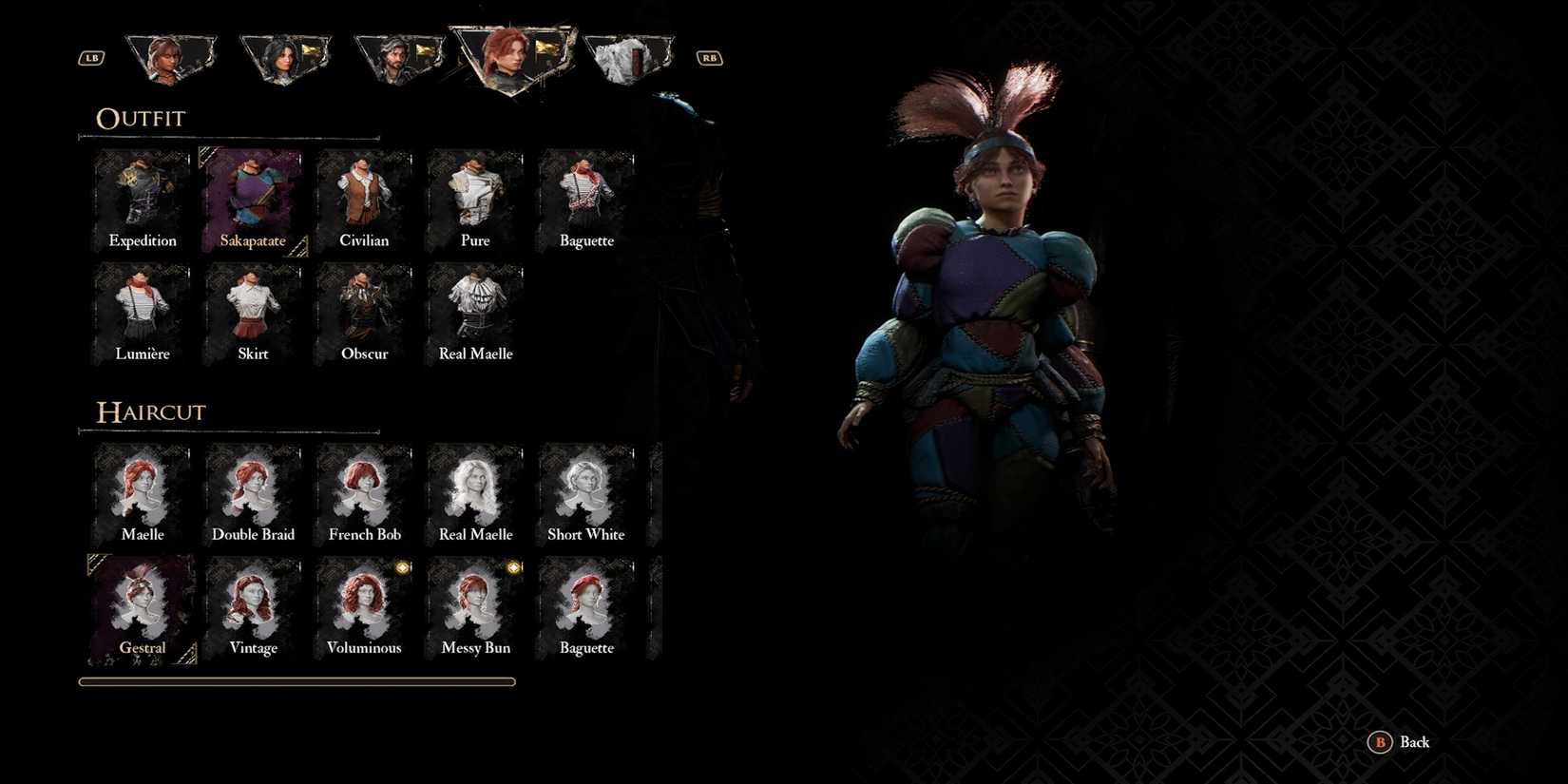Pick the Double Braid haircut

252,490
